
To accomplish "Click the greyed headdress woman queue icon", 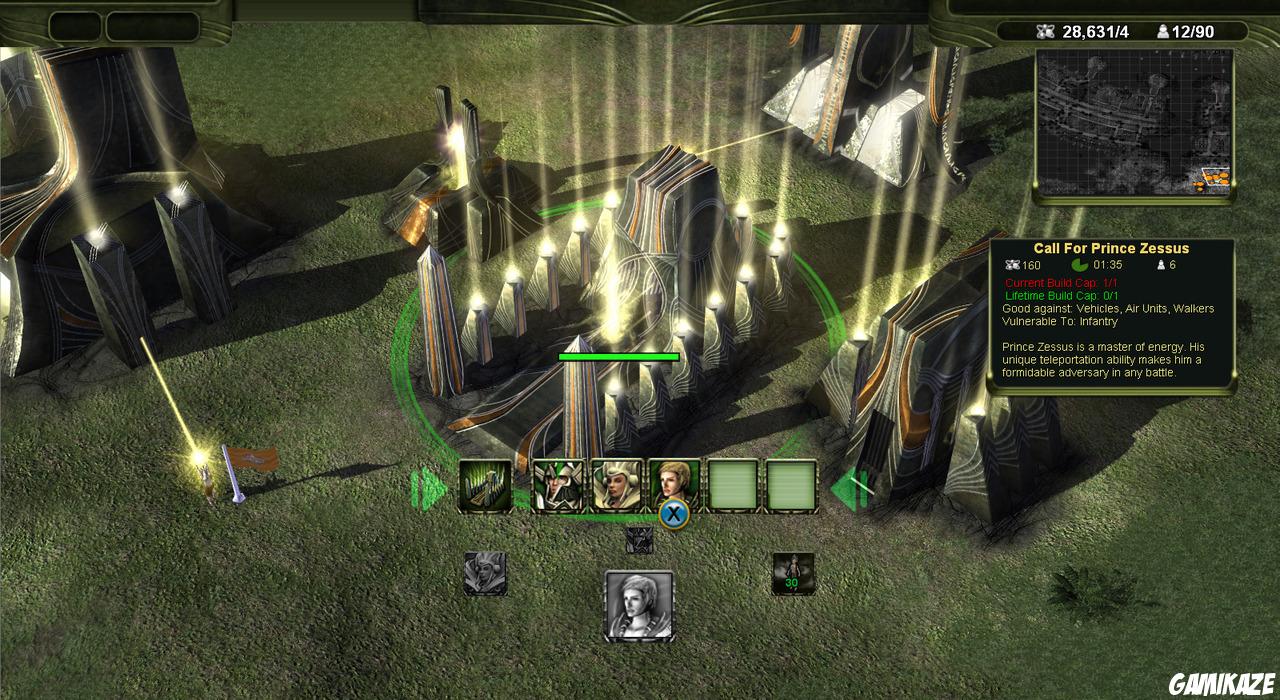I will (485, 574).
